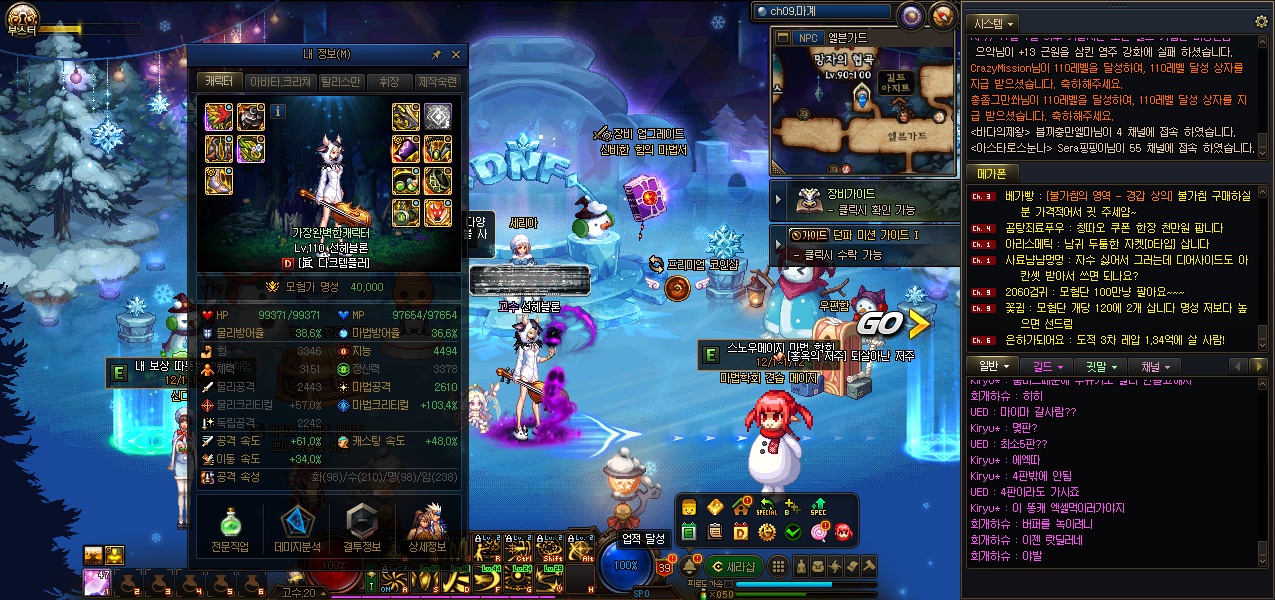Open the 탈리스만 tab

click(x=340, y=82)
